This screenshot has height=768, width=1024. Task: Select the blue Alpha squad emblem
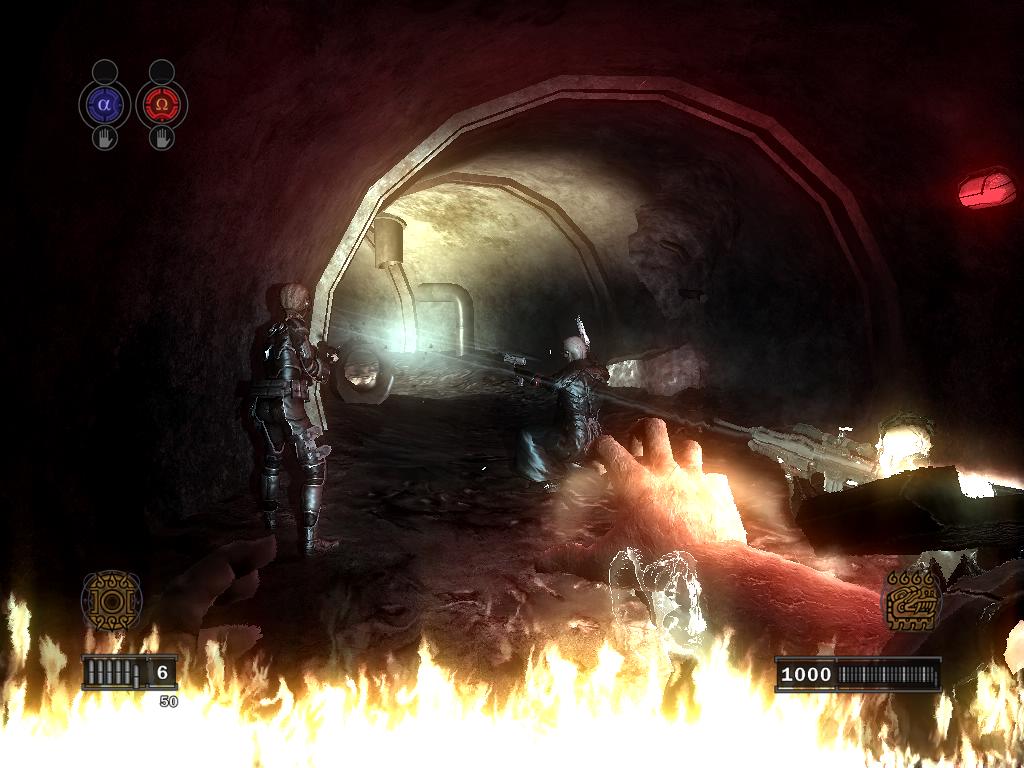tap(105, 103)
